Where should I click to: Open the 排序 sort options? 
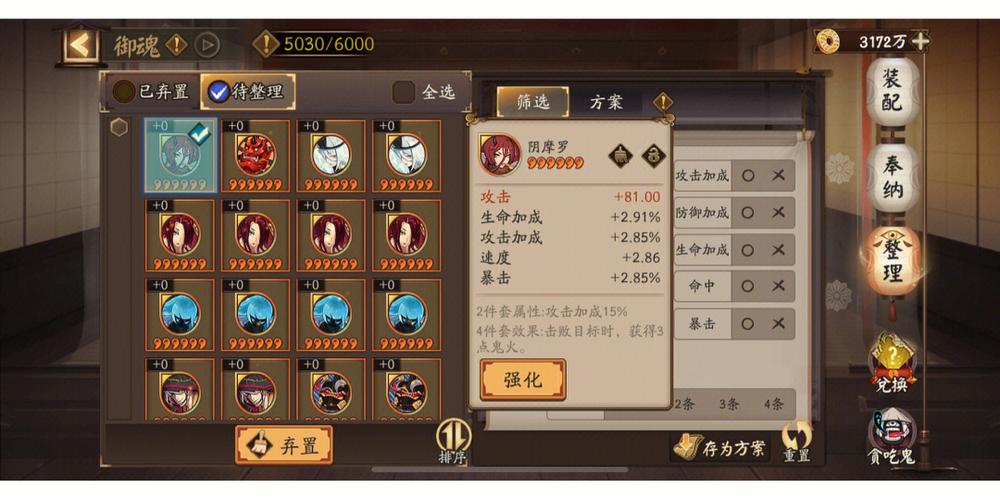[x=452, y=441]
